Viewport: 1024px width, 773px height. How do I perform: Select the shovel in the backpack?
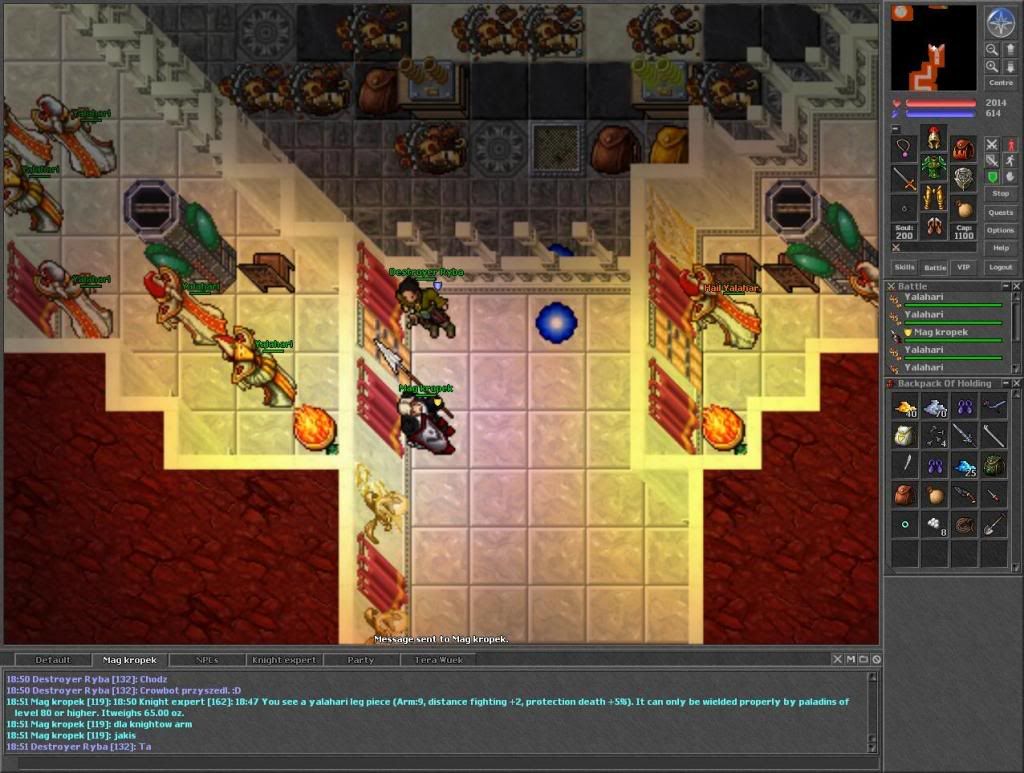click(x=995, y=523)
